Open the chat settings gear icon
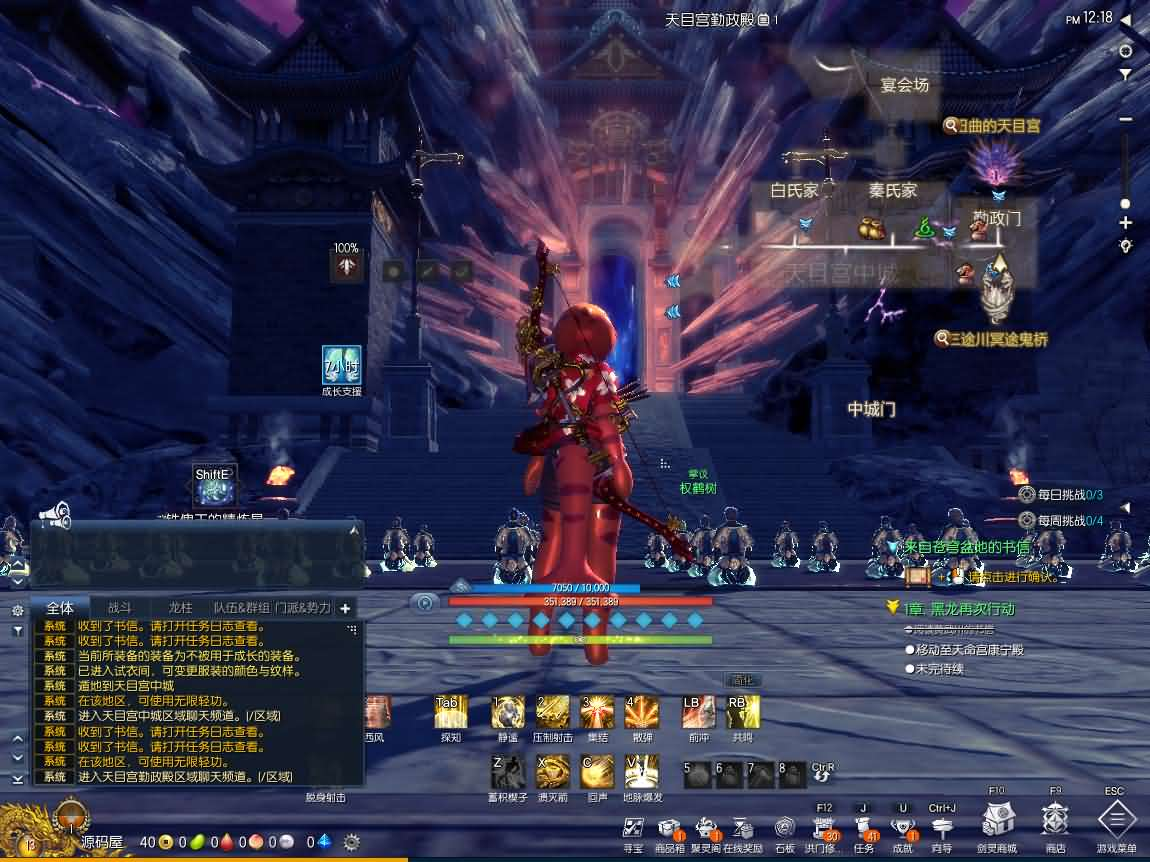 [x=17, y=610]
